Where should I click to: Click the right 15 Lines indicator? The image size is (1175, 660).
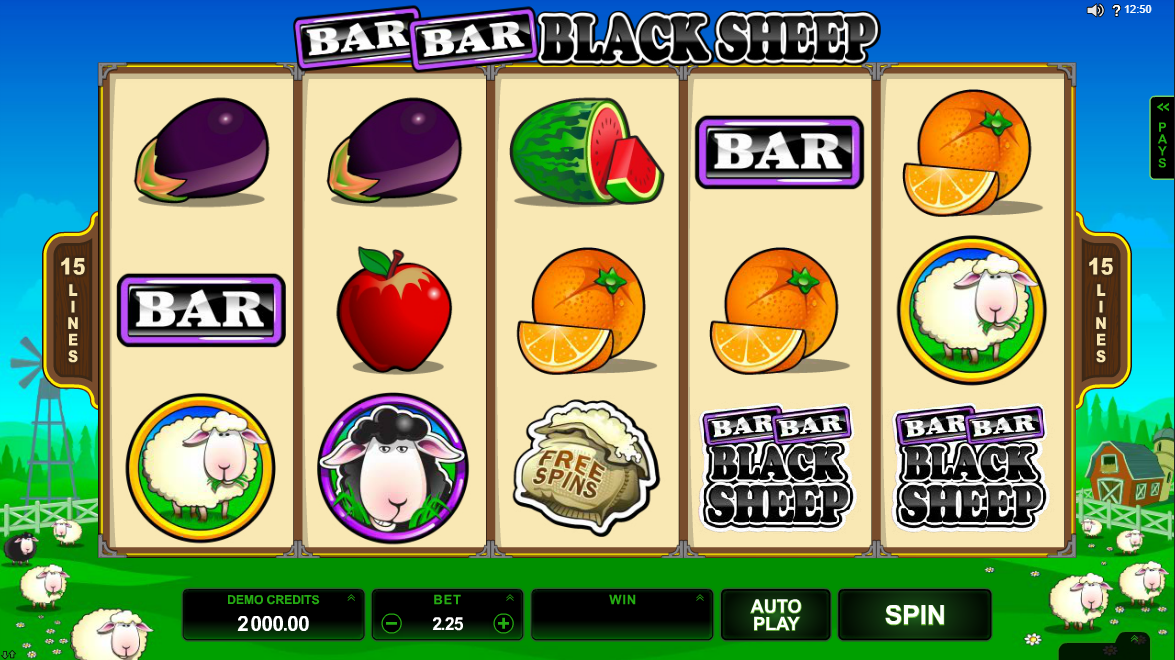(1101, 310)
